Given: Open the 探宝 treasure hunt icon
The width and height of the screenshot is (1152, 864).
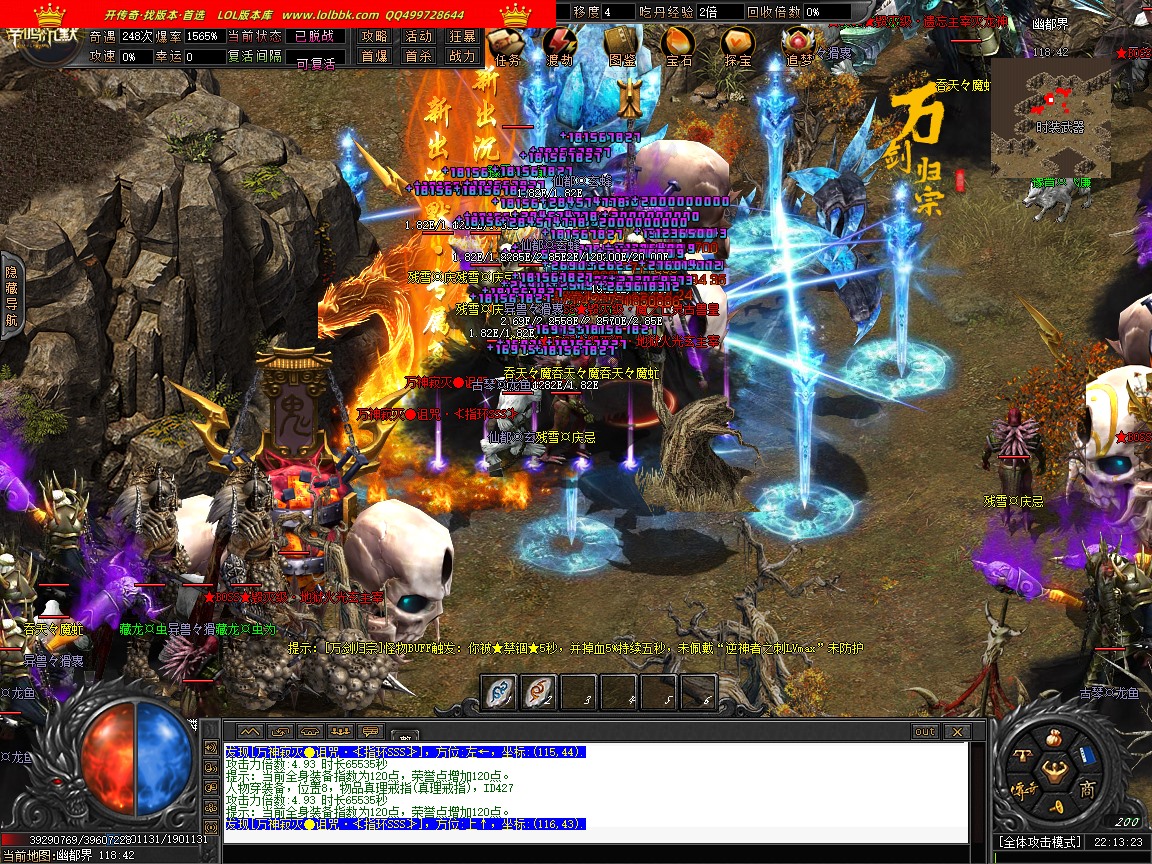Looking at the screenshot, I should click(x=738, y=44).
